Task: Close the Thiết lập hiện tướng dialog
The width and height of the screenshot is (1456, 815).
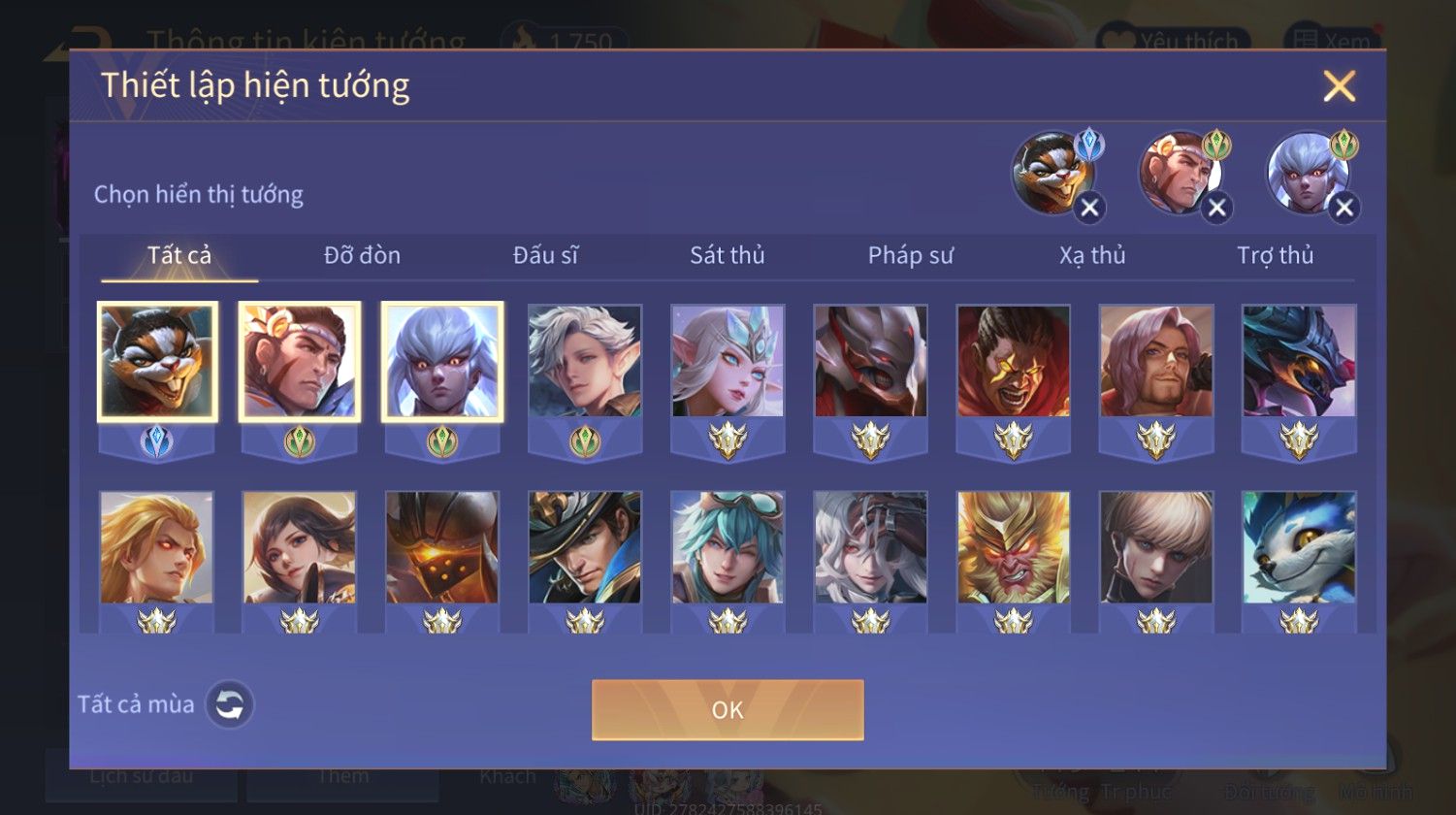Action: coord(1339,87)
